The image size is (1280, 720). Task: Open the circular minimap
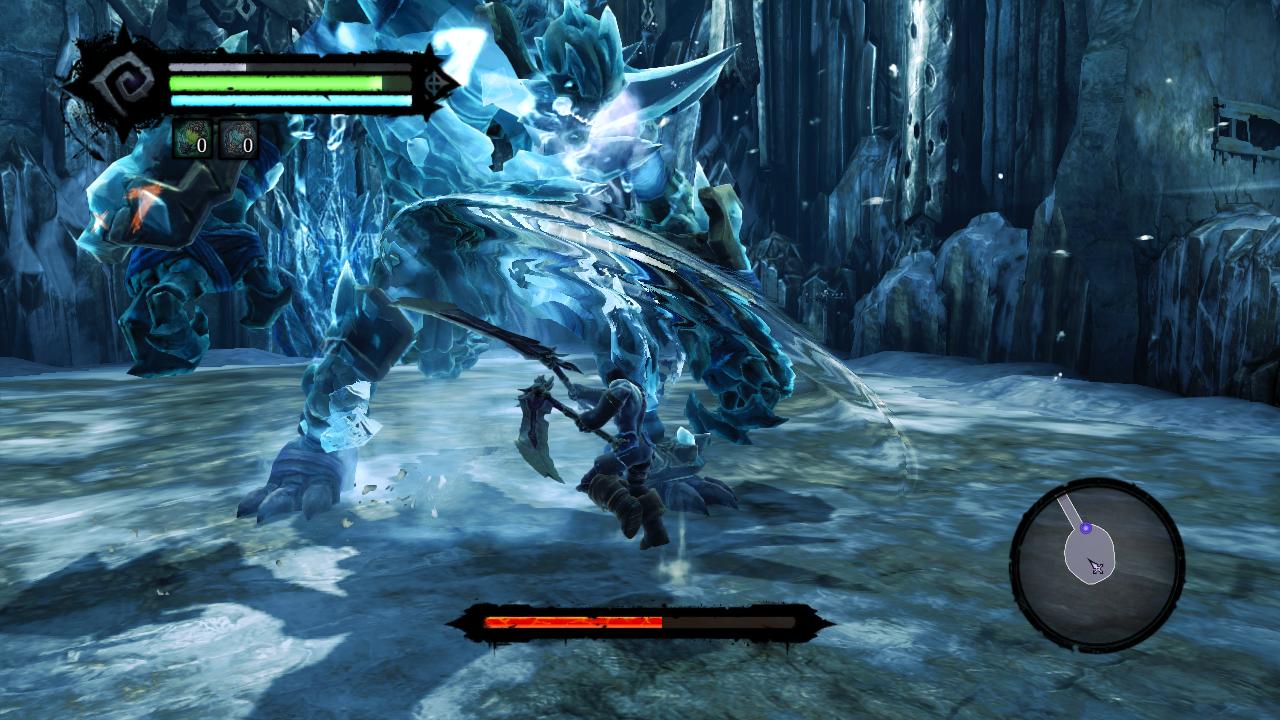tap(1097, 564)
